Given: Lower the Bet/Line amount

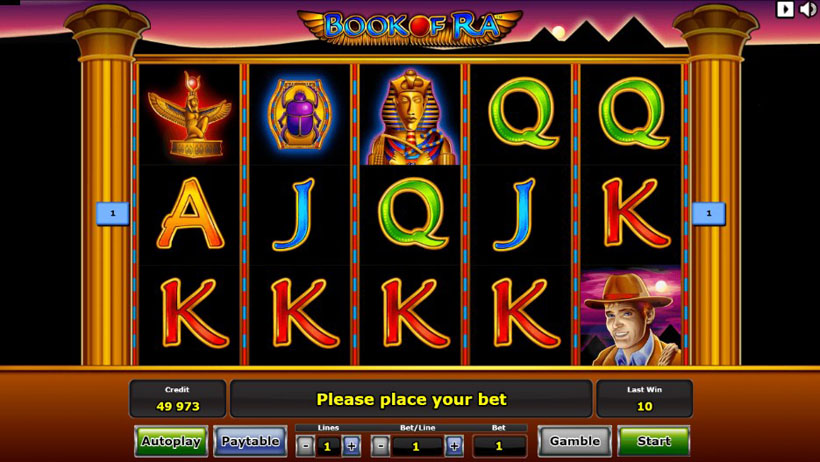Looking at the screenshot, I should tap(381, 446).
